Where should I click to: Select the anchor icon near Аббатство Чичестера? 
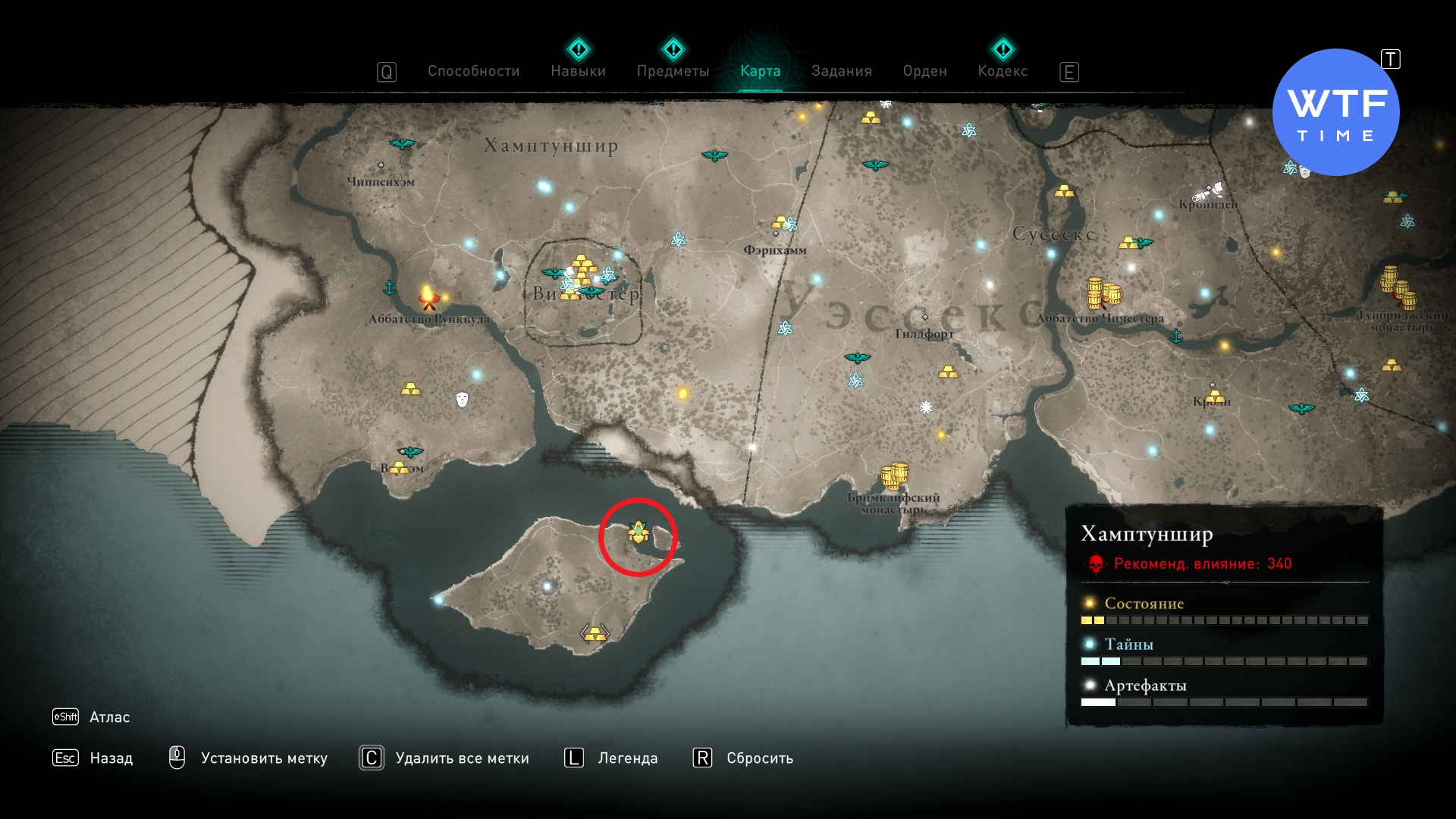(1176, 335)
